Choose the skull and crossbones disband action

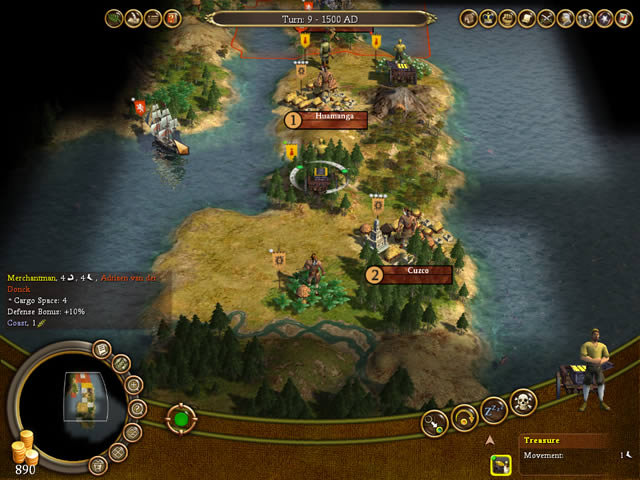524,402
